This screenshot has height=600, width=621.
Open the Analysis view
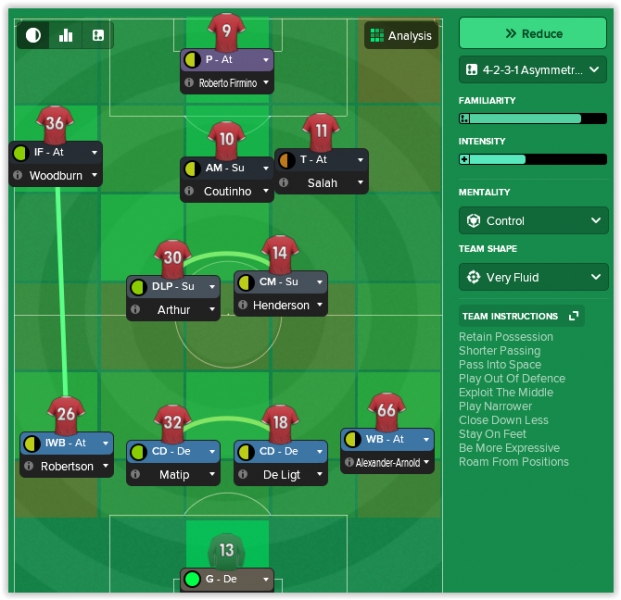[x=401, y=36]
